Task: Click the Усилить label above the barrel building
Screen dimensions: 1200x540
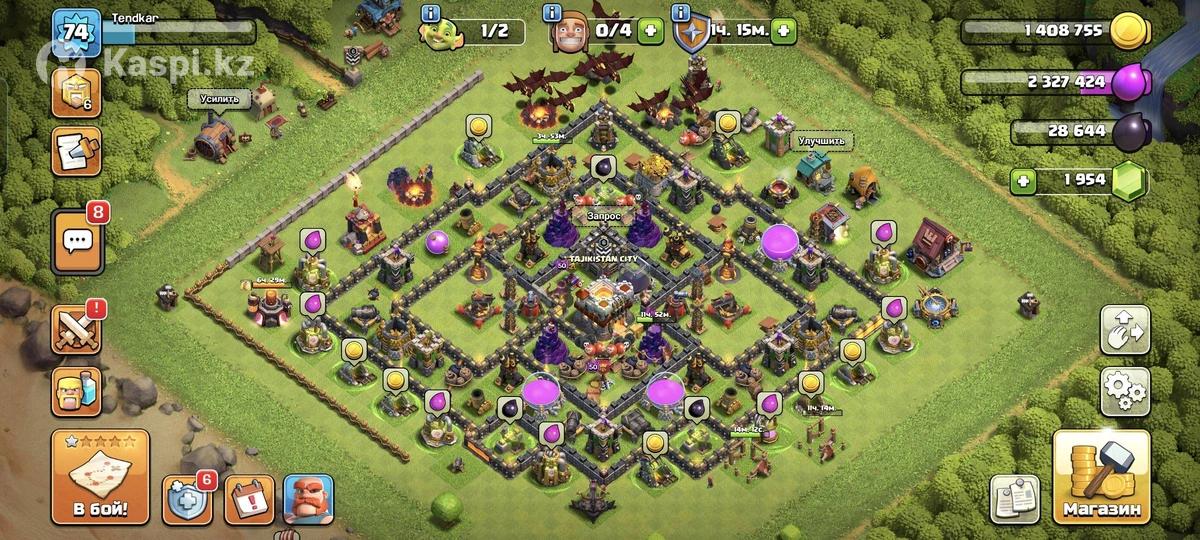Action: [218, 99]
